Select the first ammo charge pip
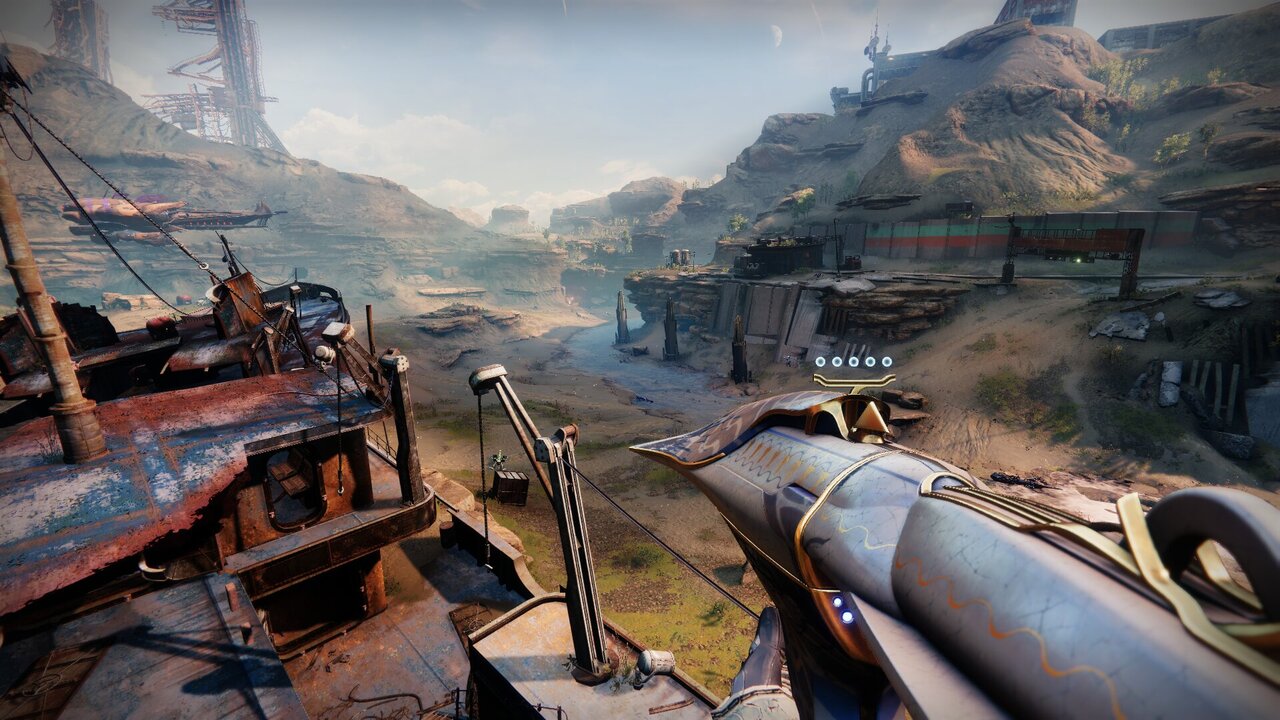 (820, 362)
